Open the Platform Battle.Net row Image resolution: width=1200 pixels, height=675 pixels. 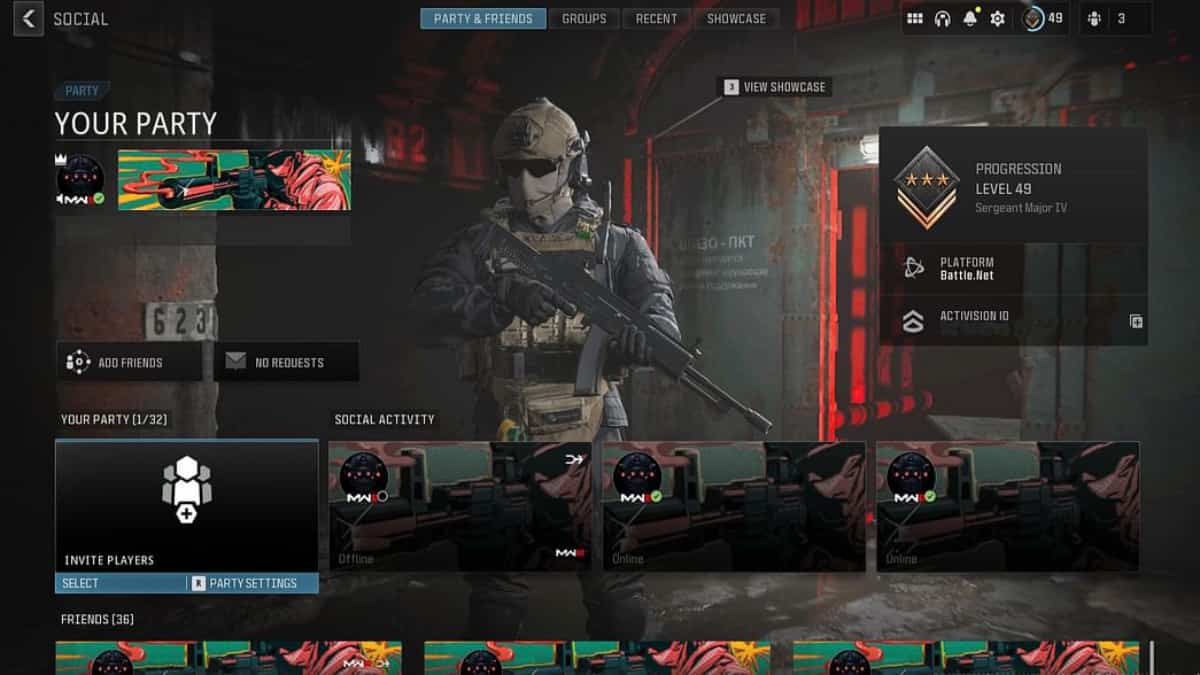click(x=1013, y=268)
